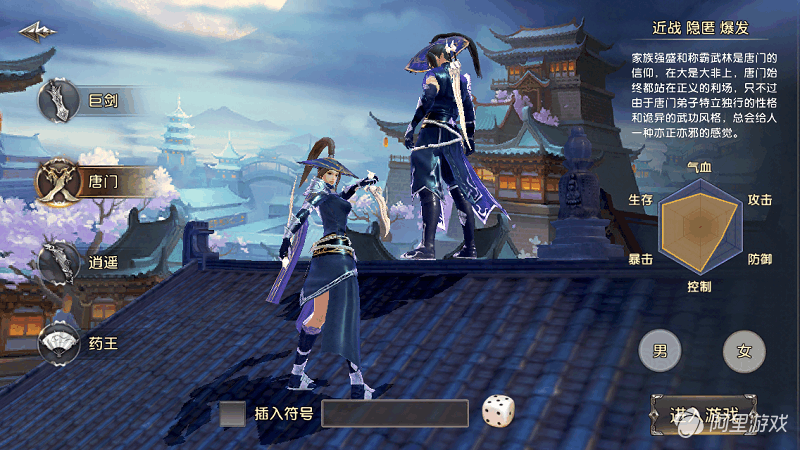This screenshot has width=800, height=450.
Task: Roll the dice for a random name
Action: [498, 412]
